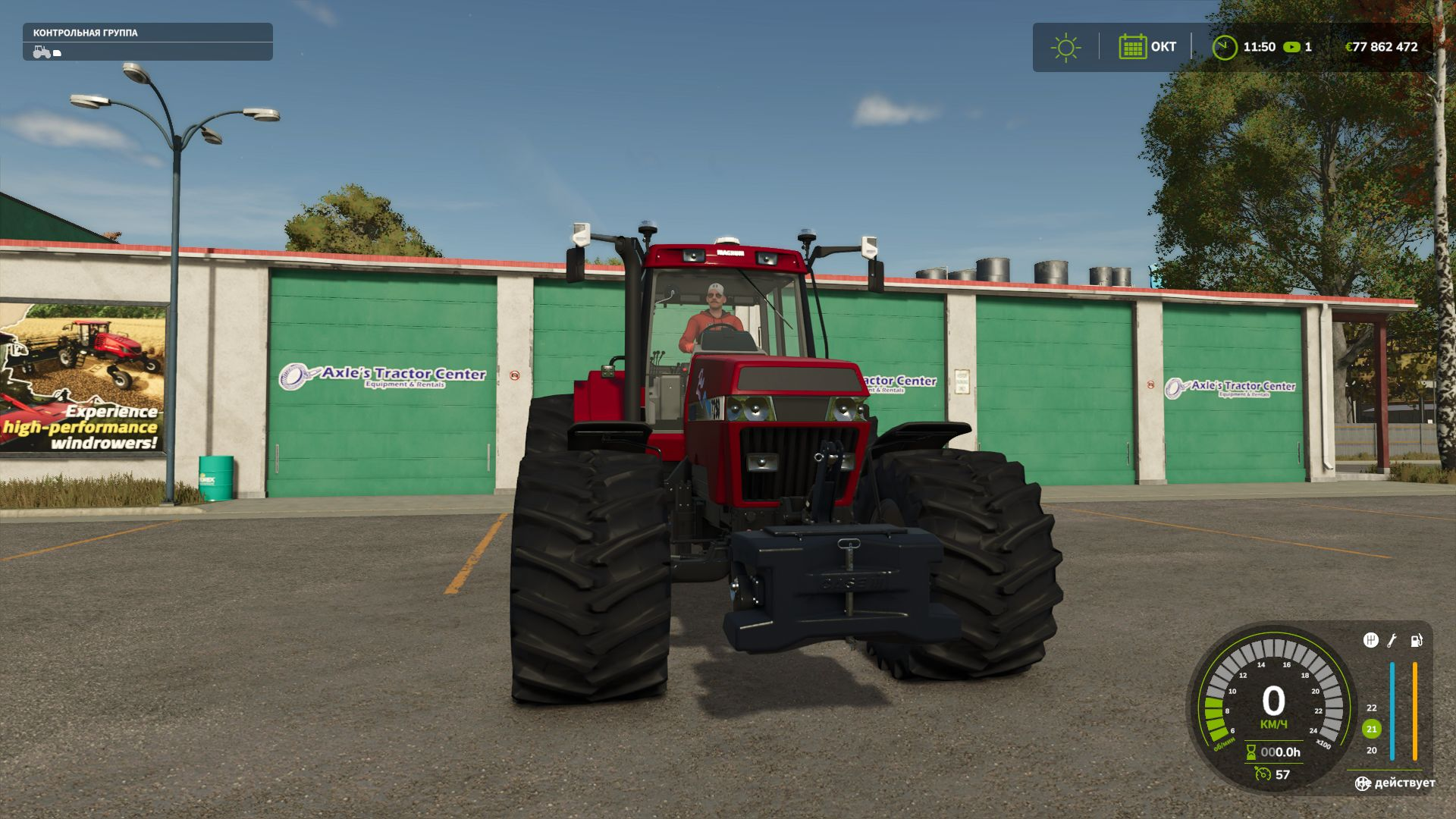Click the highlighted gear 21 indicator
Screen dimensions: 1456x819
[x=1371, y=729]
